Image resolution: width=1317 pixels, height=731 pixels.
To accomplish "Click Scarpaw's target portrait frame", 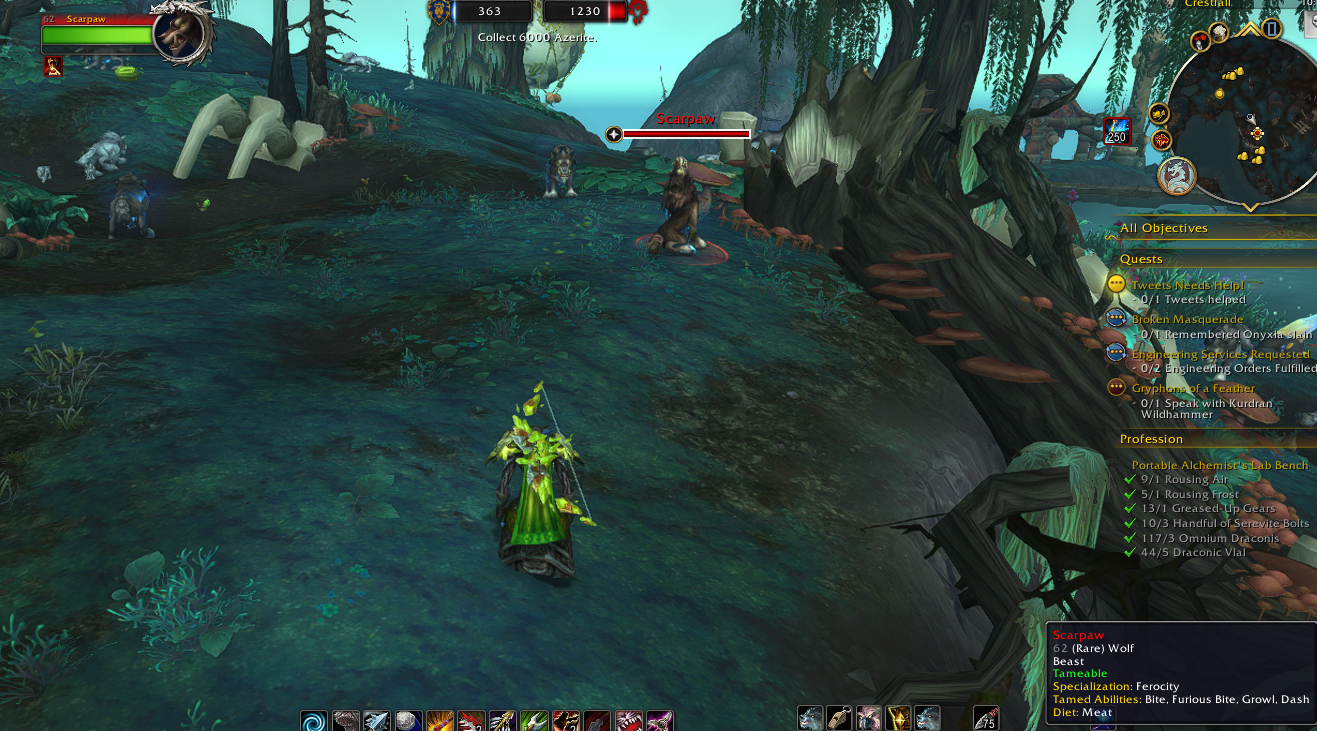I will (184, 33).
